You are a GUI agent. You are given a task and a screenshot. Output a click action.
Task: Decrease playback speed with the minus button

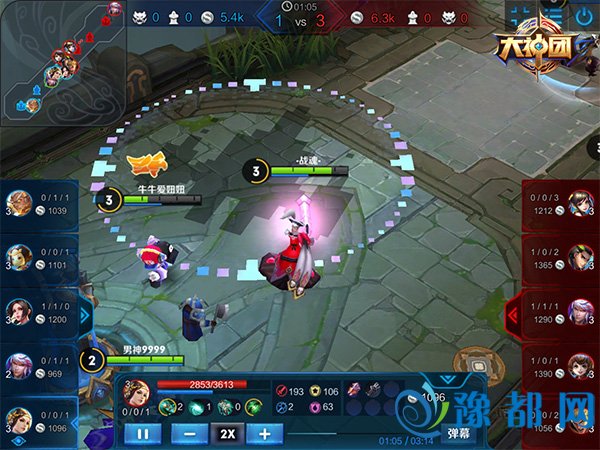click(190, 434)
